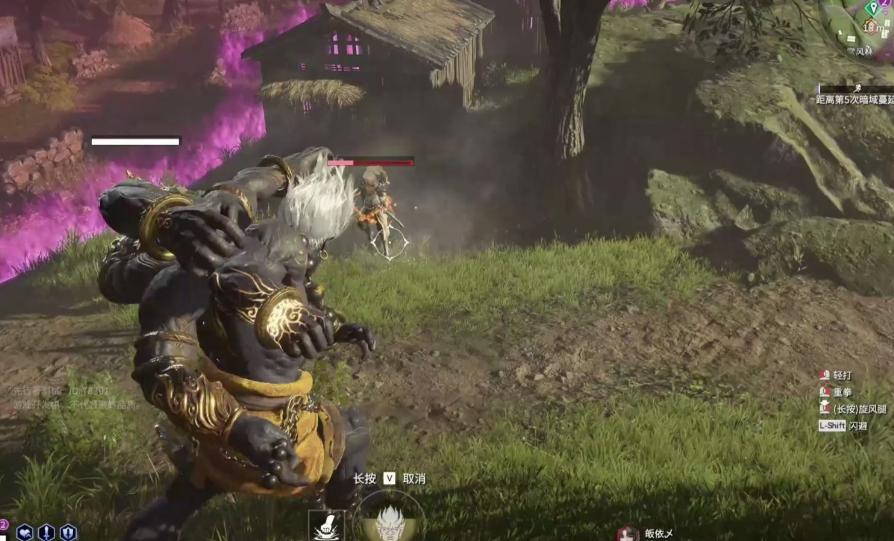Open the 暗域蔓延 countdown tracker
Viewport: 894px width, 541px height.
click(x=855, y=100)
